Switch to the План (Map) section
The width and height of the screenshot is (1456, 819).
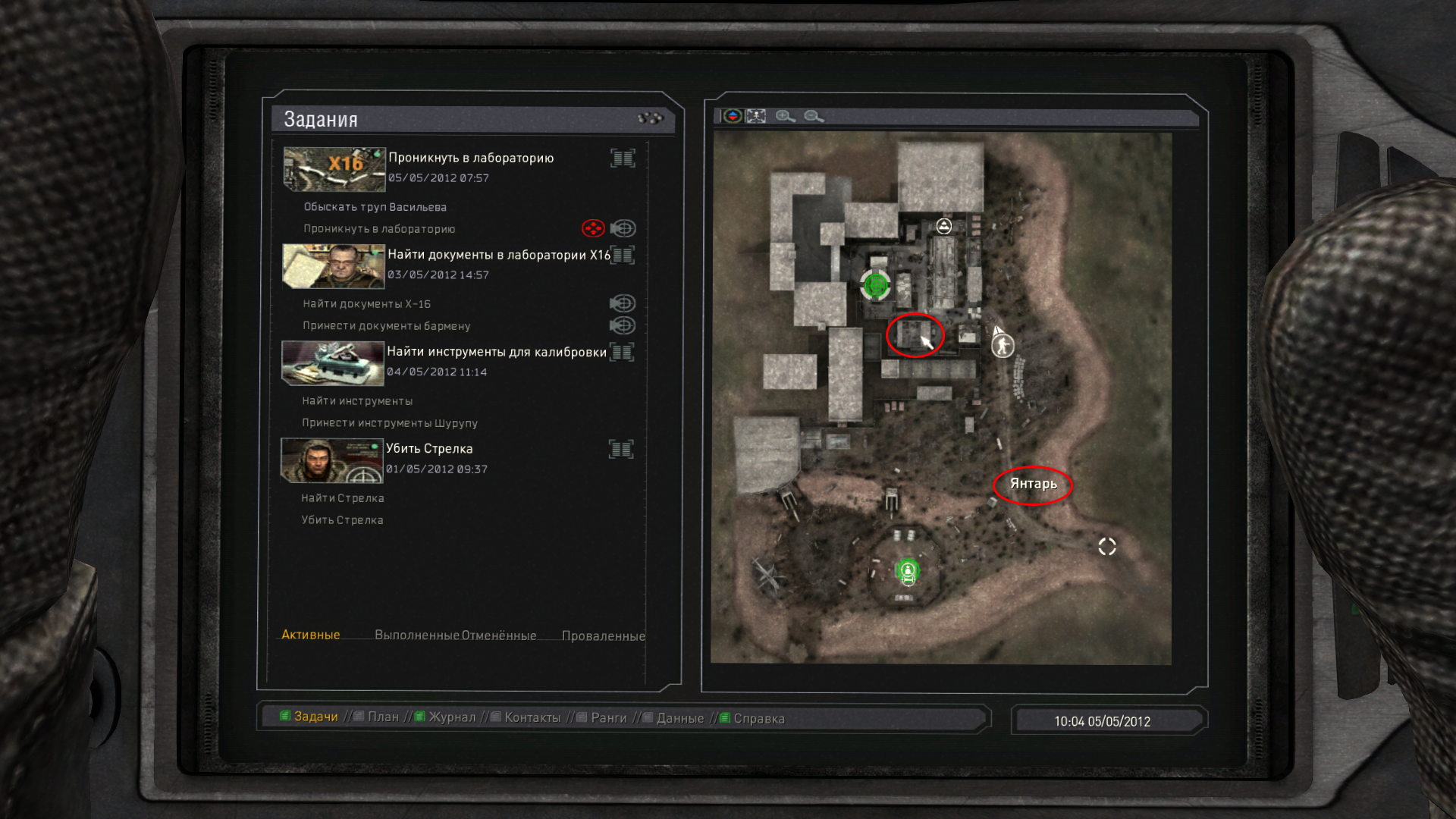pos(383,717)
